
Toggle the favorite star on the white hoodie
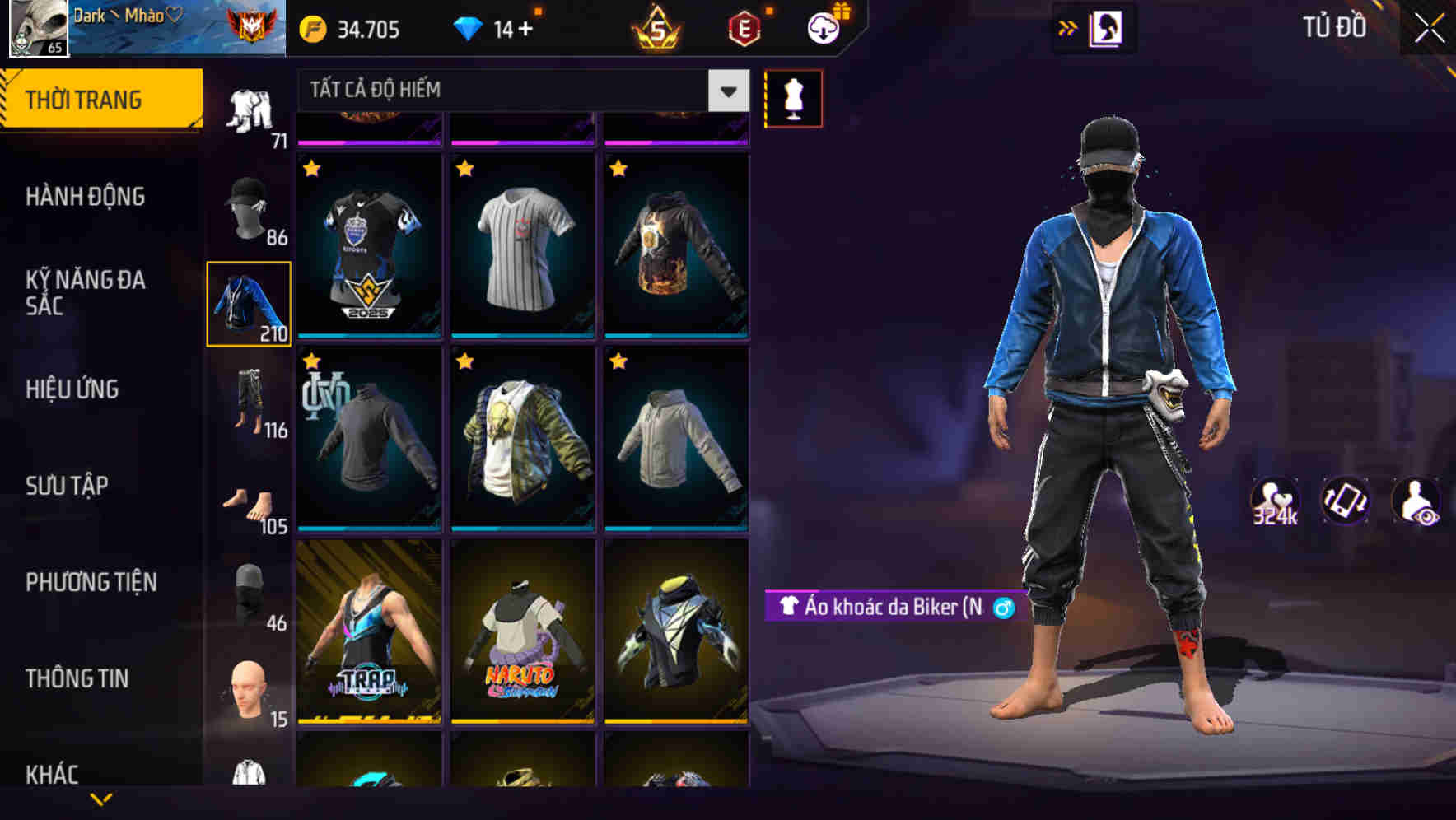click(617, 361)
